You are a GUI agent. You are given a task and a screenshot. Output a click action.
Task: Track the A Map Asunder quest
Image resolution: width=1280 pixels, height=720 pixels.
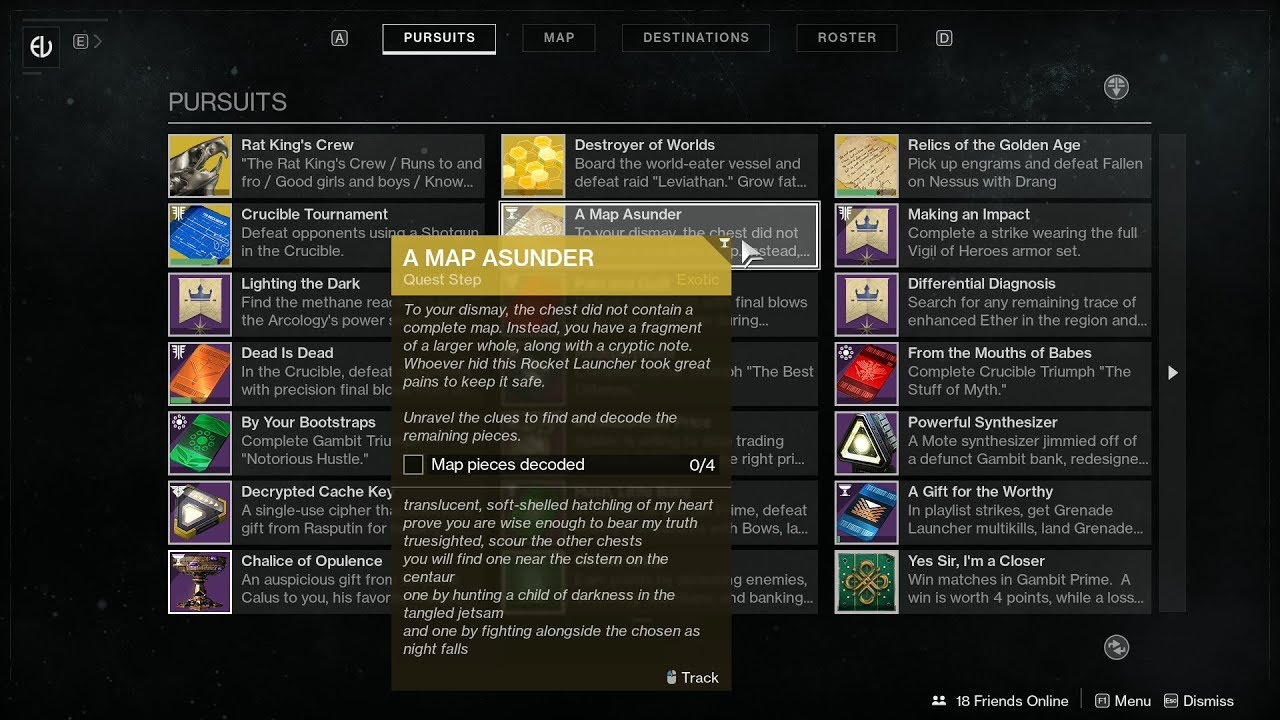[693, 677]
